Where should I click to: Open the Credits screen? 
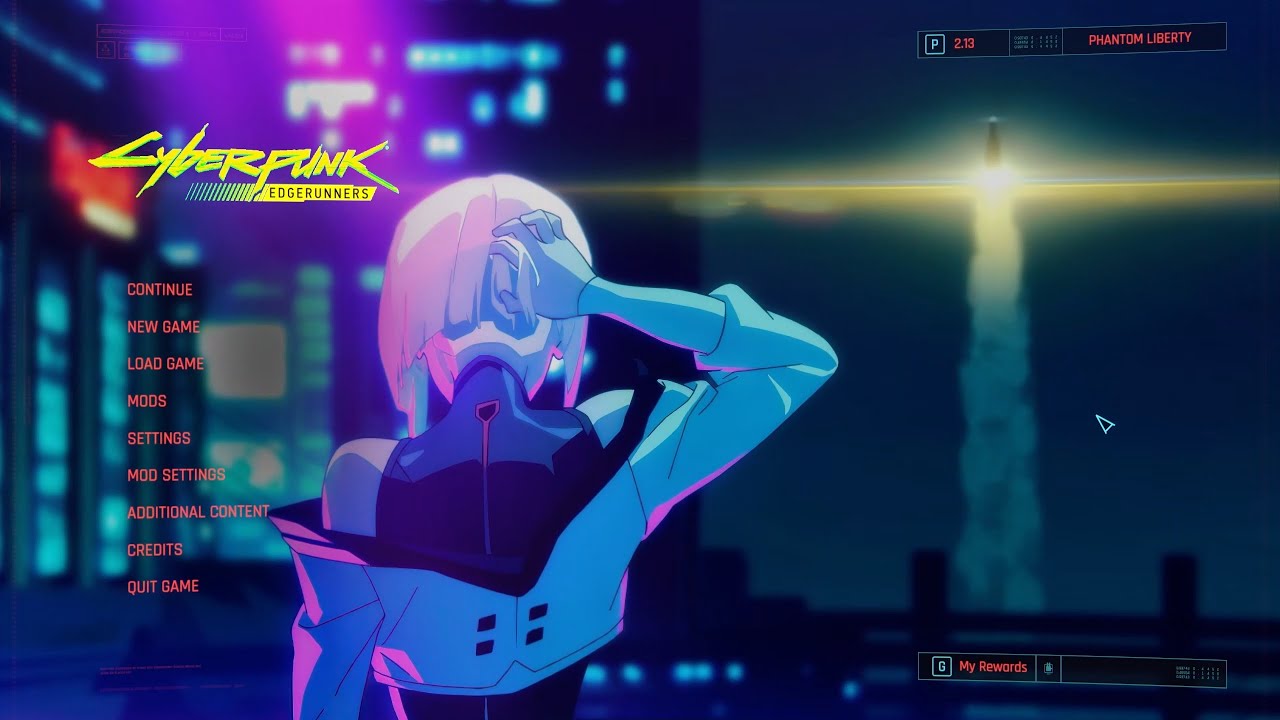[154, 549]
